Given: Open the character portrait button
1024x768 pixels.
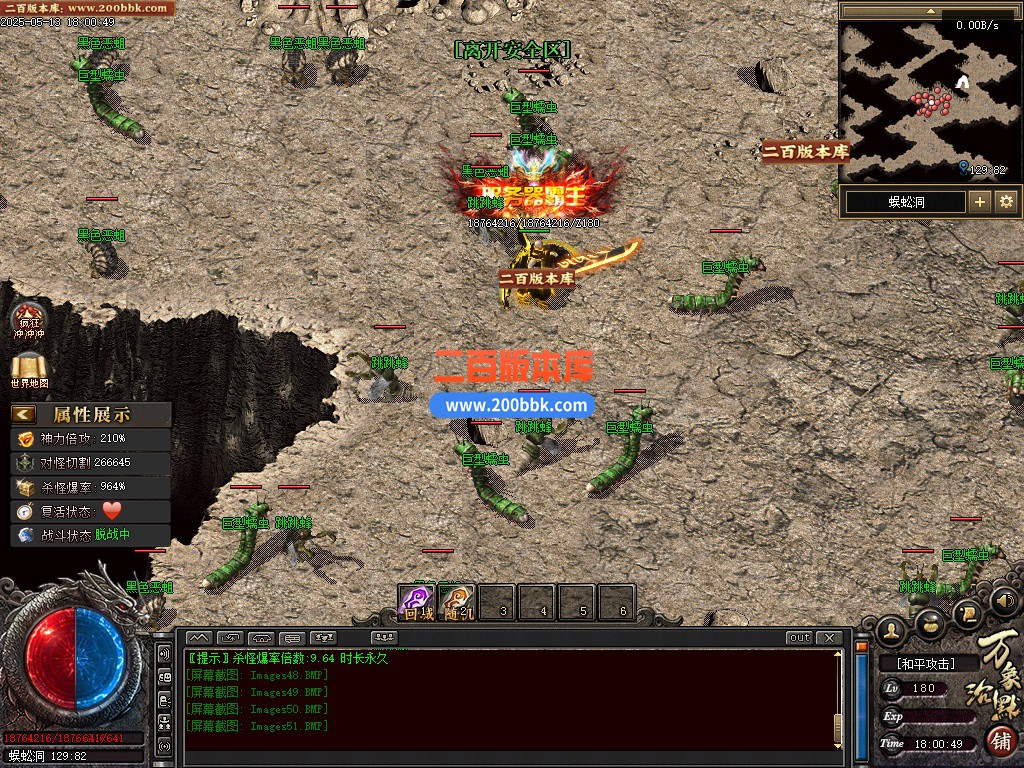Looking at the screenshot, I should click(x=891, y=630).
